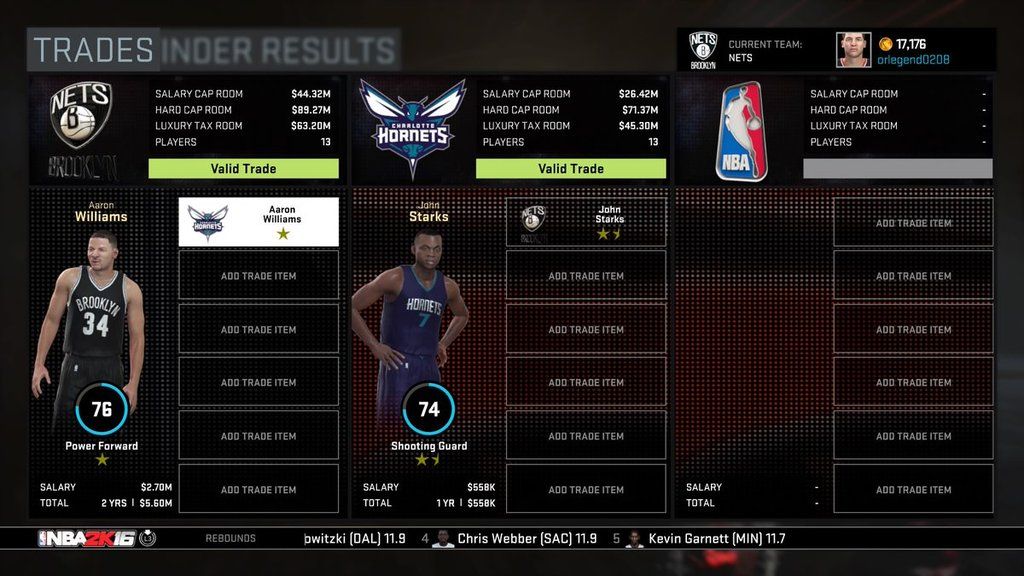Click the orlegend0208 profile avatar
Viewport: 1024px width, 576px height.
[853, 50]
